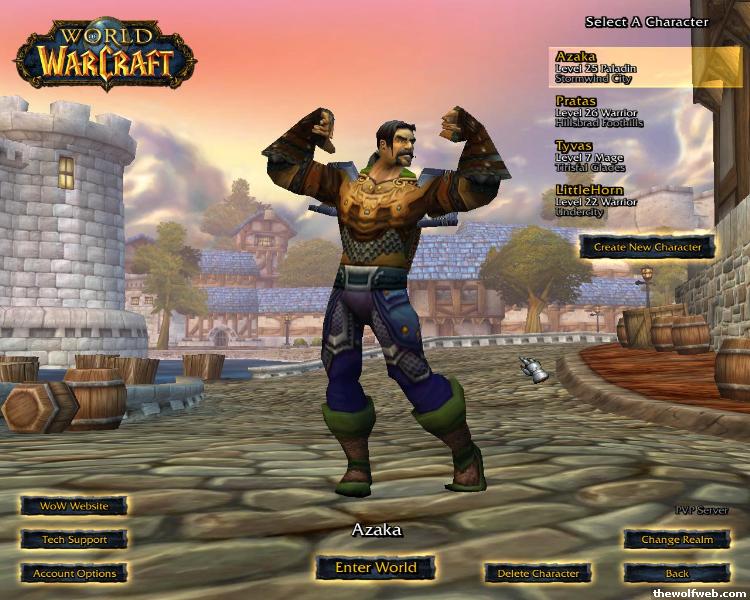Open Account Options
The image size is (750, 600).
(74, 574)
